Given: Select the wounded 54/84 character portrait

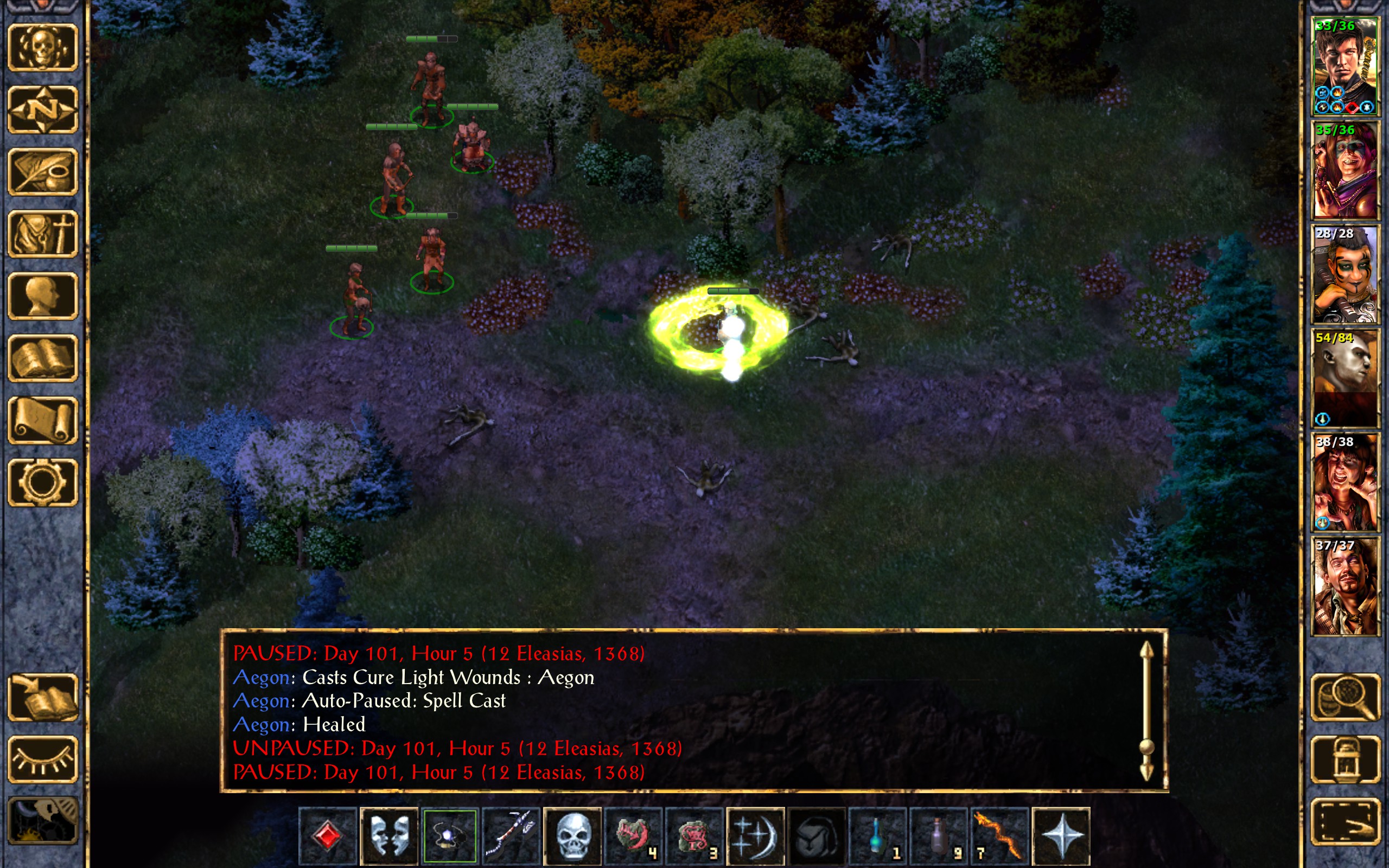Looking at the screenshot, I should point(1345,378).
